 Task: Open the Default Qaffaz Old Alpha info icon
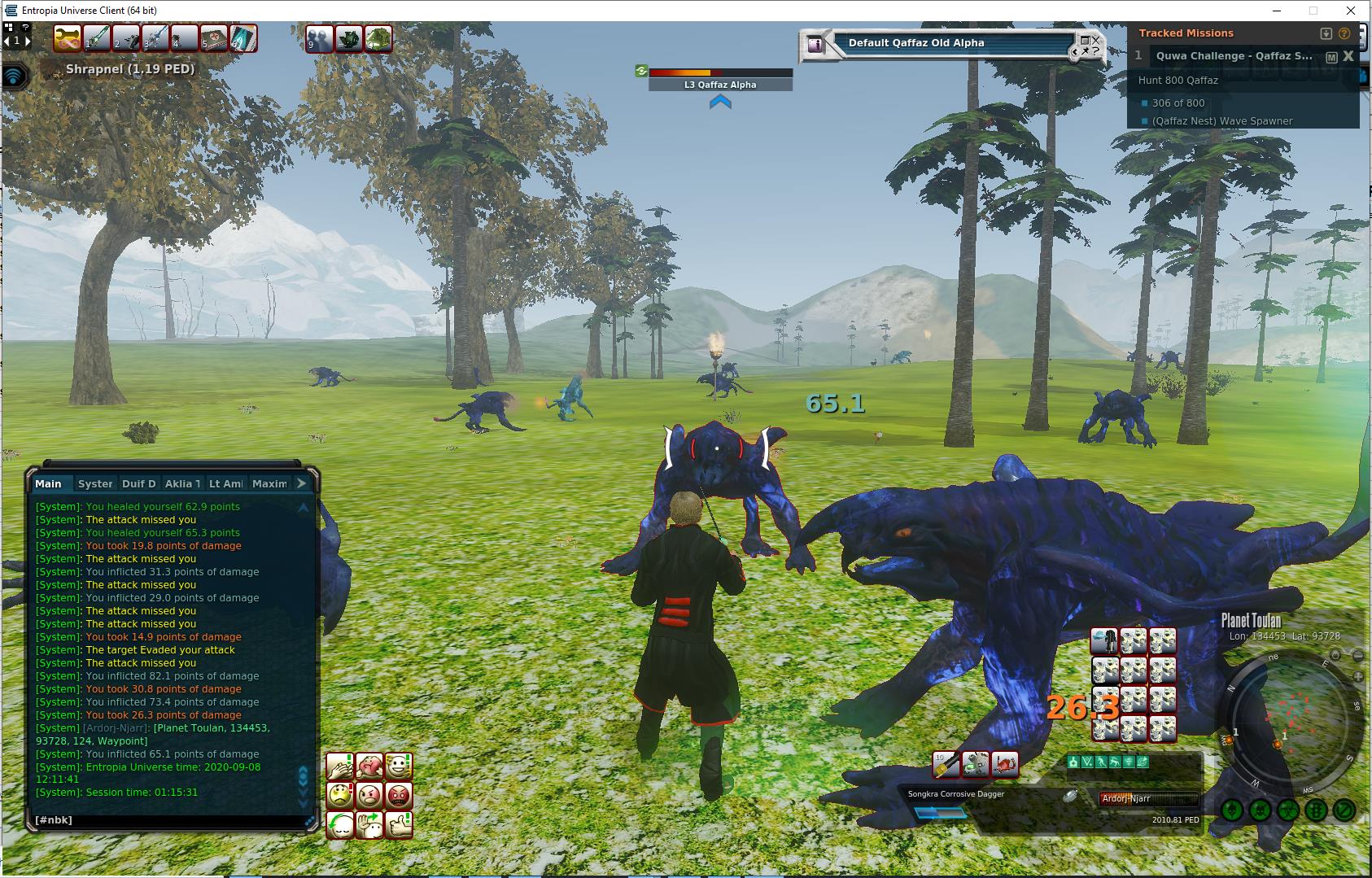815,46
